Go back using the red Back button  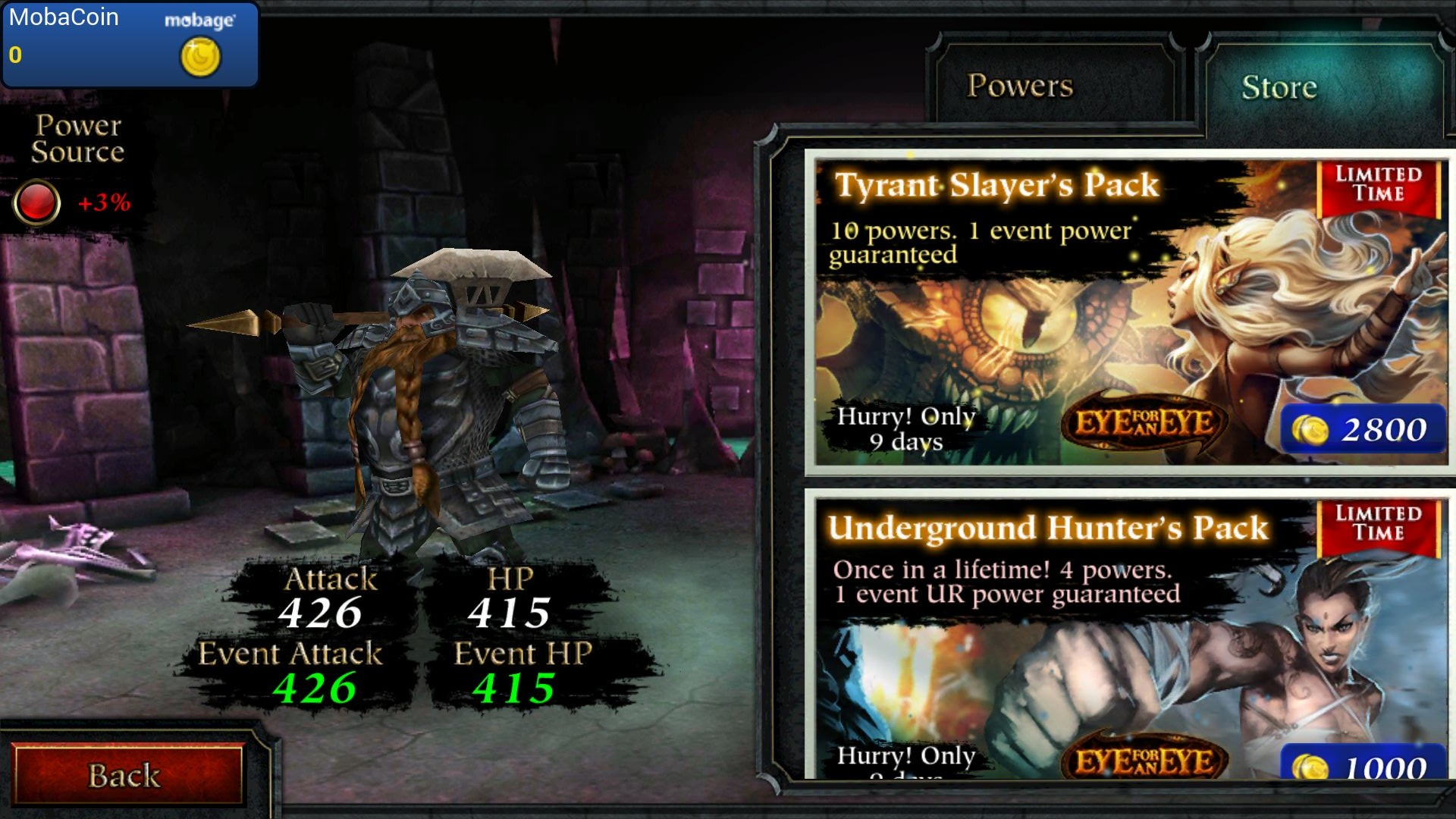[x=126, y=775]
